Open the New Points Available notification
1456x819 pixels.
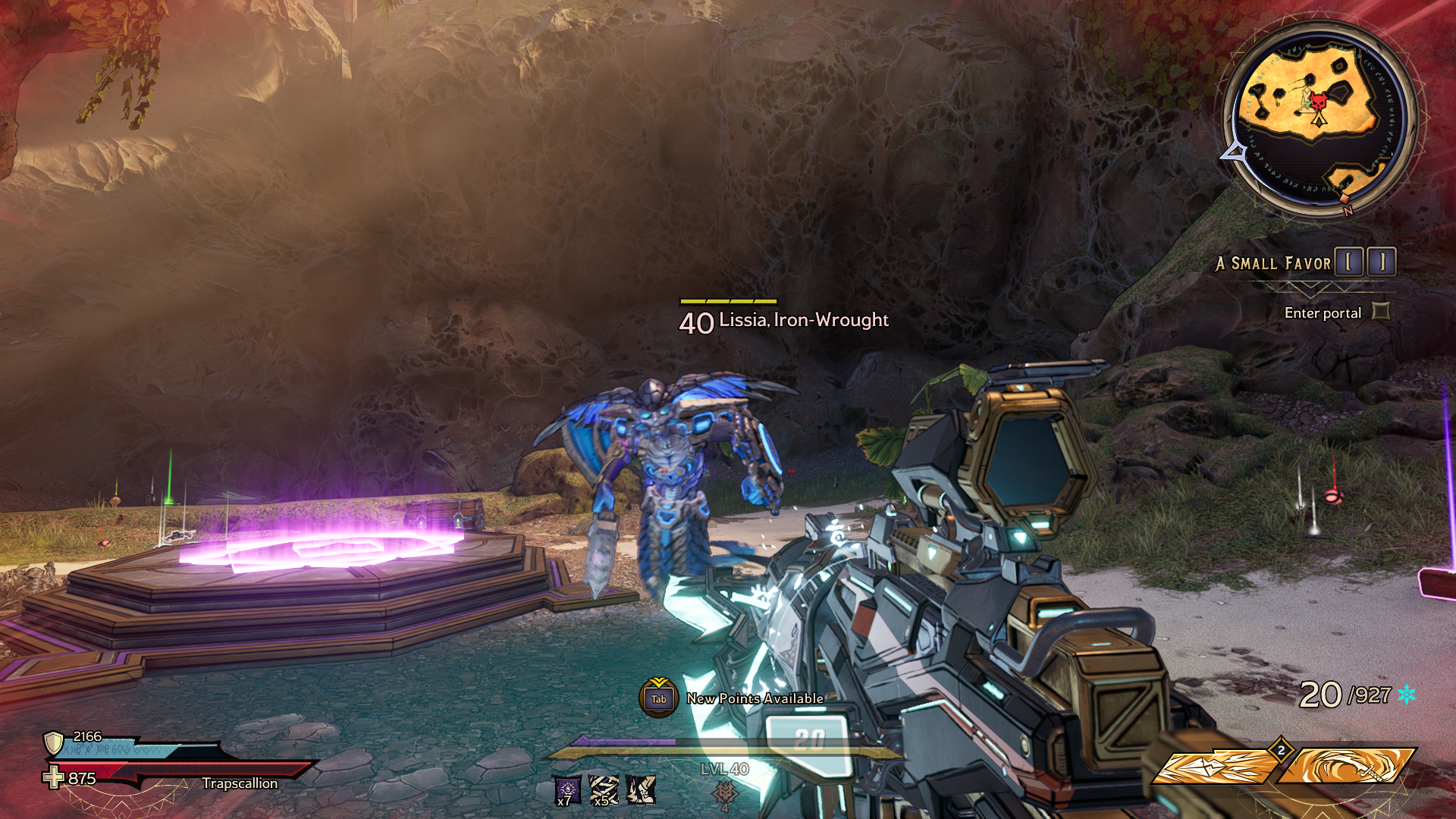pyautogui.click(x=658, y=698)
